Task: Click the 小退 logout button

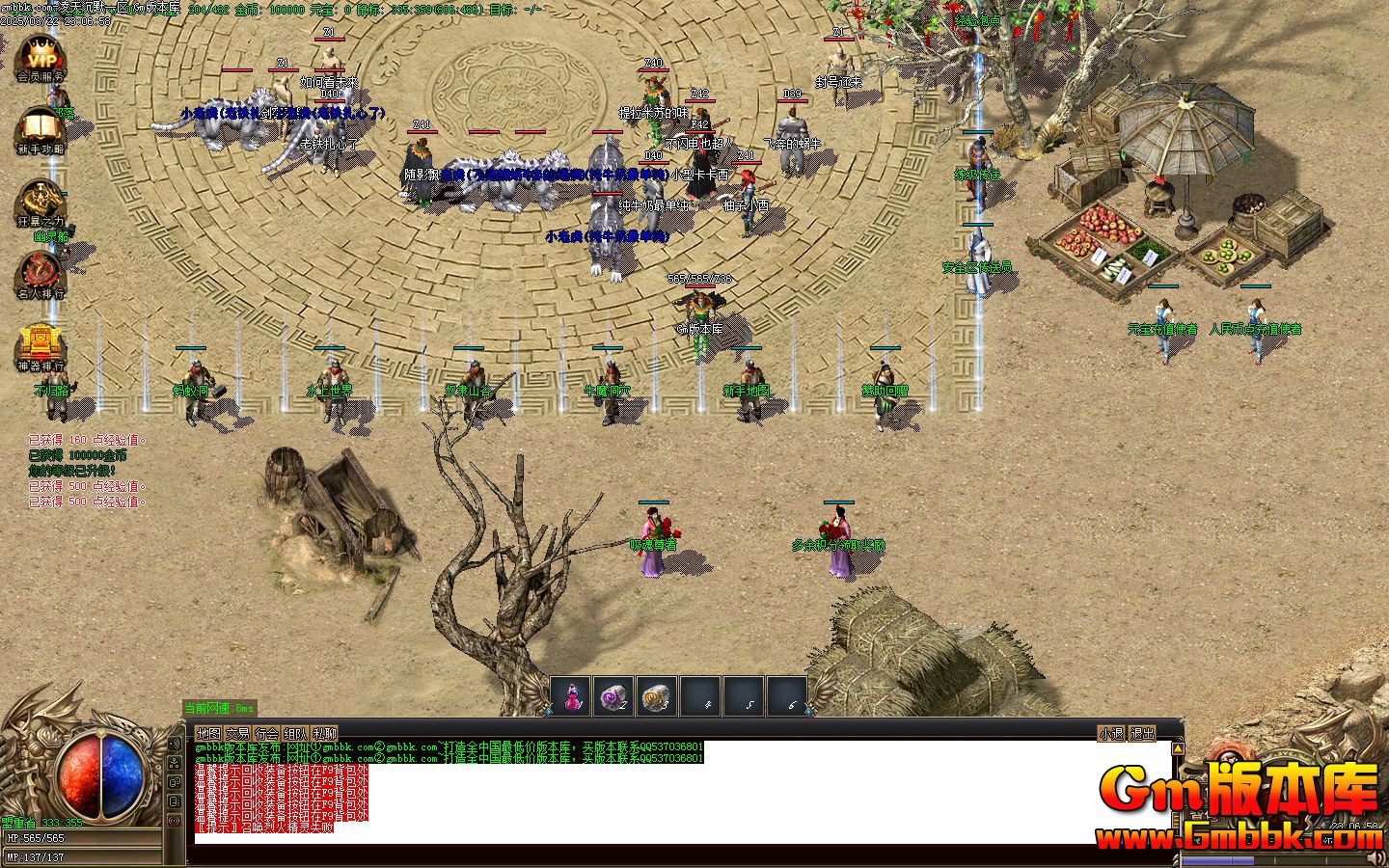Action: point(1111,734)
